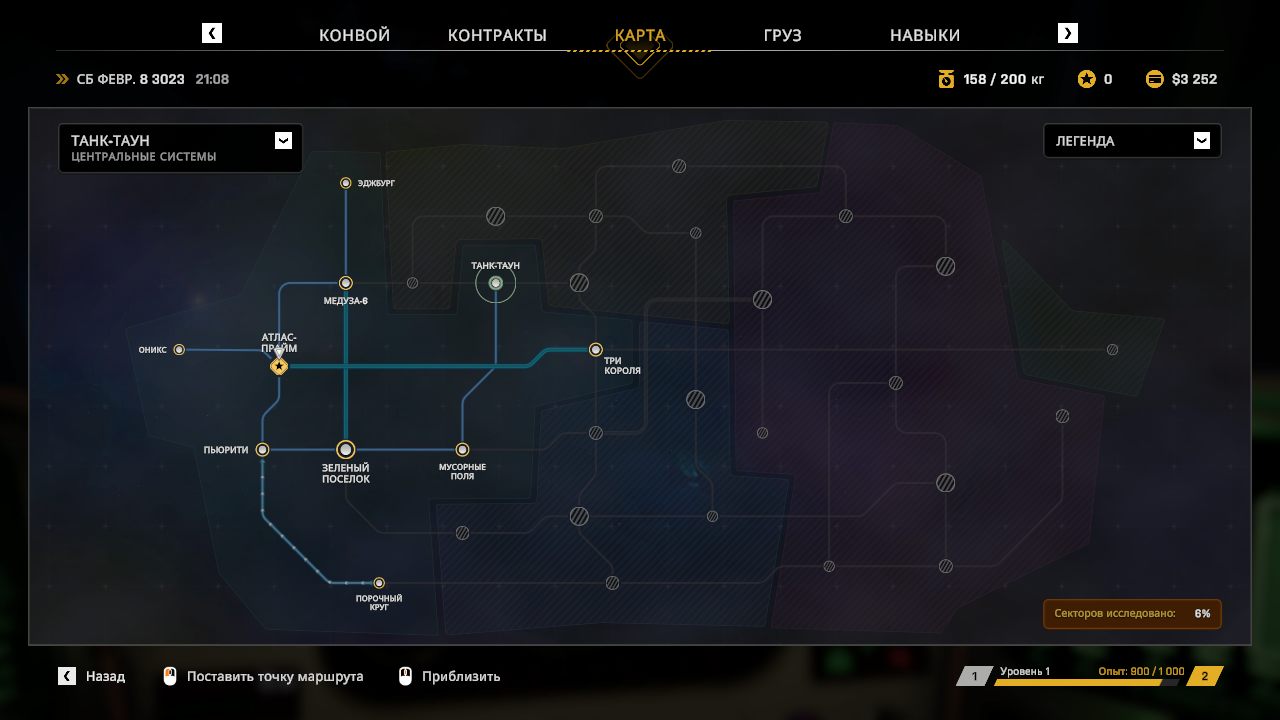The height and width of the screenshot is (720, 1280).
Task: Go to the Навыки tab
Action: pyautogui.click(x=924, y=35)
